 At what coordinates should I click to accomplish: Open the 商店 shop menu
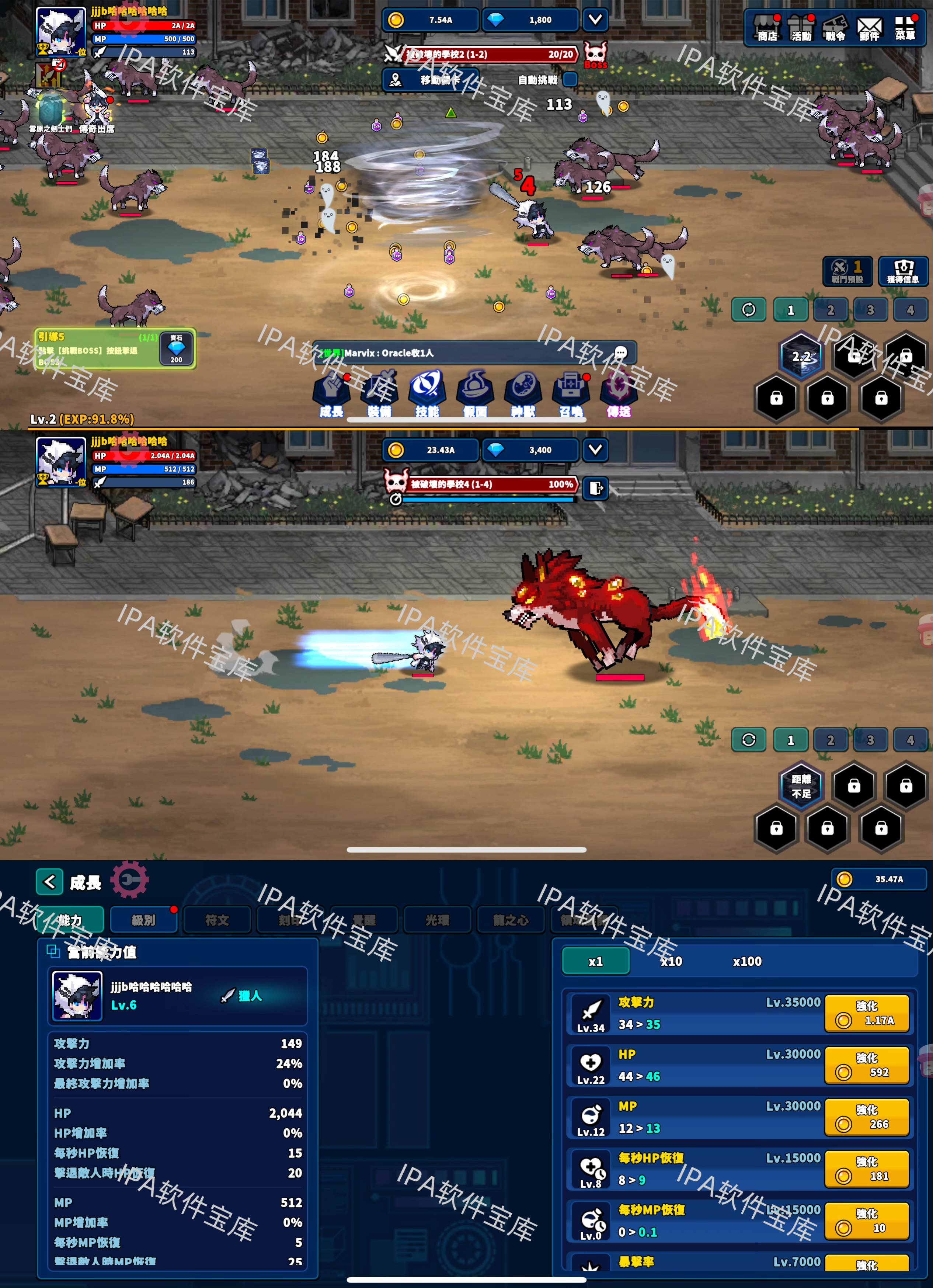click(x=767, y=28)
